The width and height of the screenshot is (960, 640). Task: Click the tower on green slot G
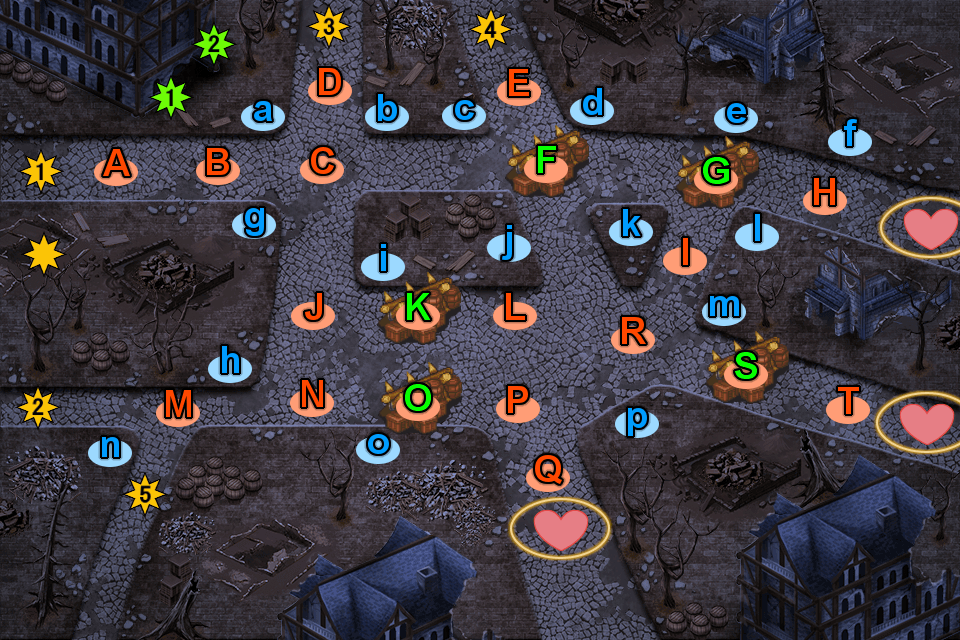pyautogui.click(x=716, y=174)
